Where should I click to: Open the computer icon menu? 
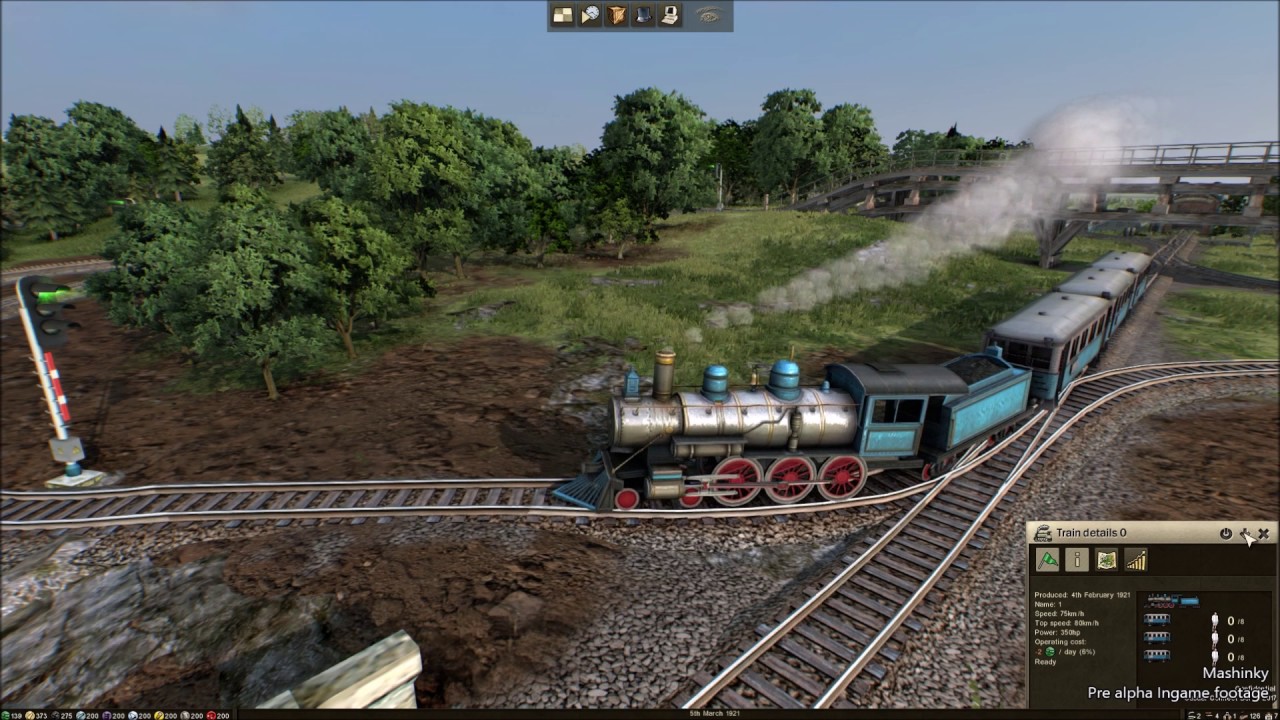[x=670, y=15]
